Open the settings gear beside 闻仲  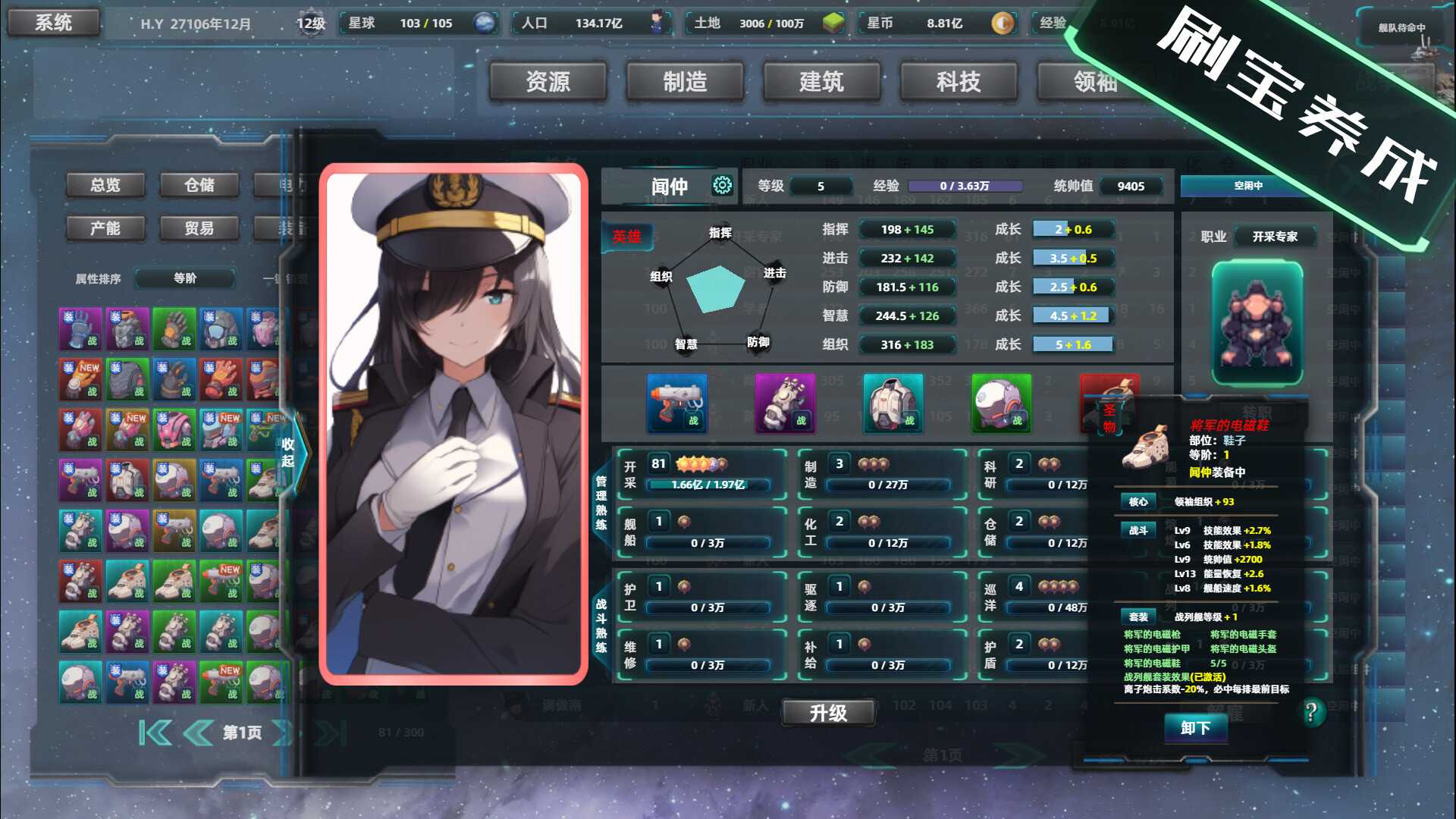[721, 184]
